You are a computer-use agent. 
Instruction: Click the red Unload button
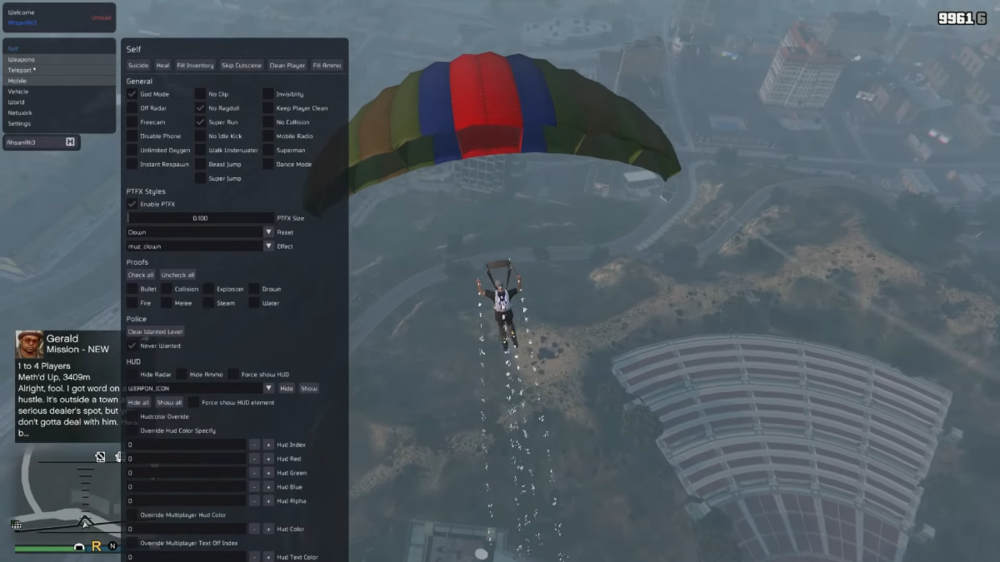click(101, 17)
